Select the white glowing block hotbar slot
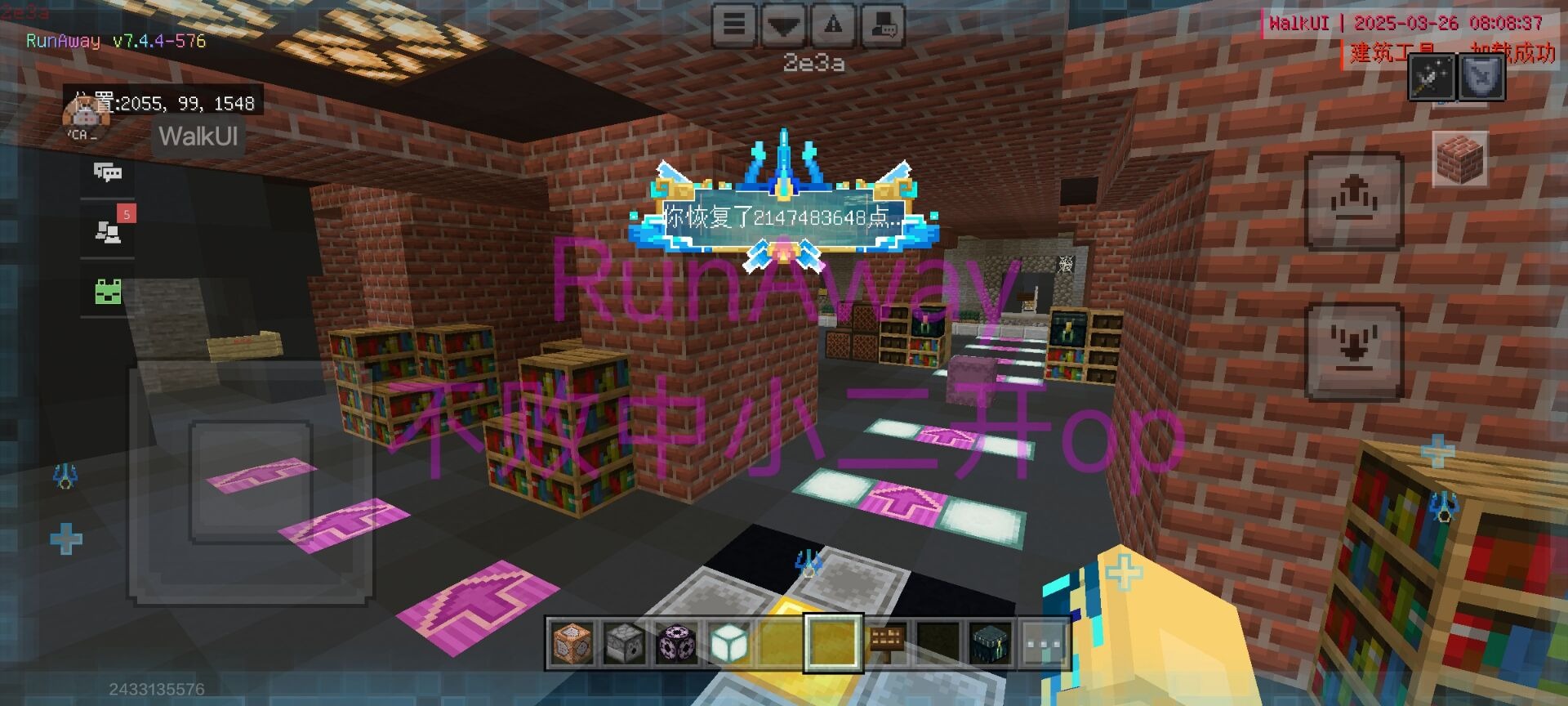This screenshot has width=1568, height=706. (729, 643)
